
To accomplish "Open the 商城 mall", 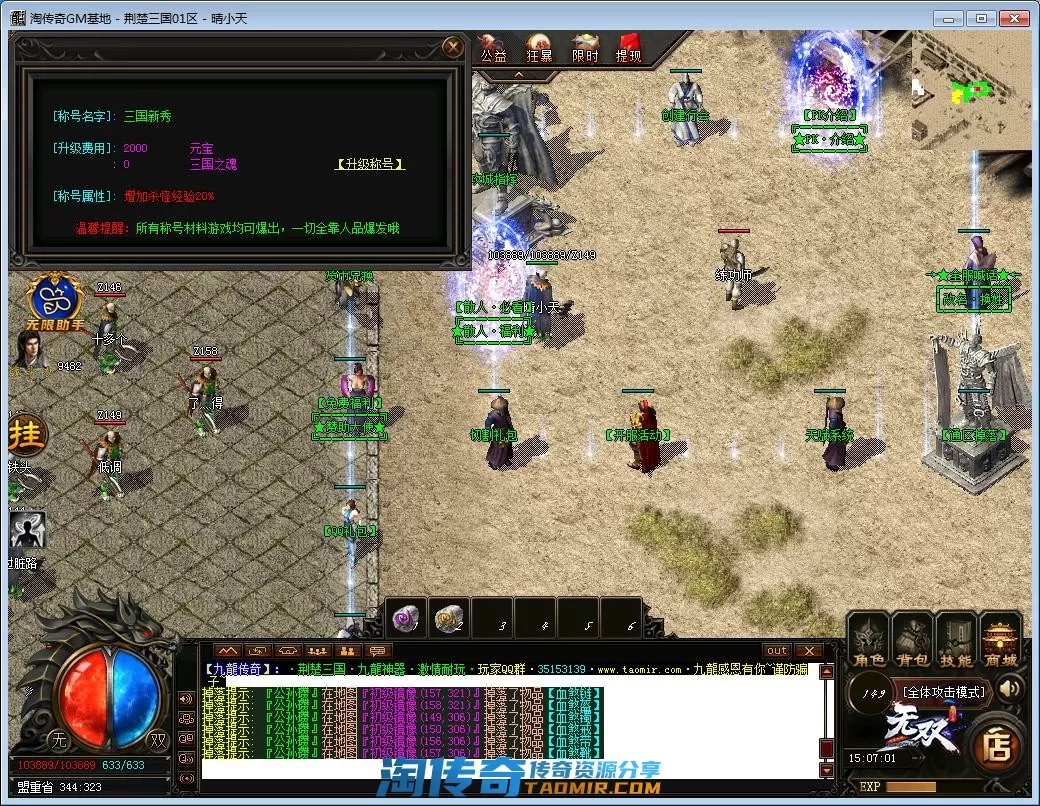I will 1000,640.
